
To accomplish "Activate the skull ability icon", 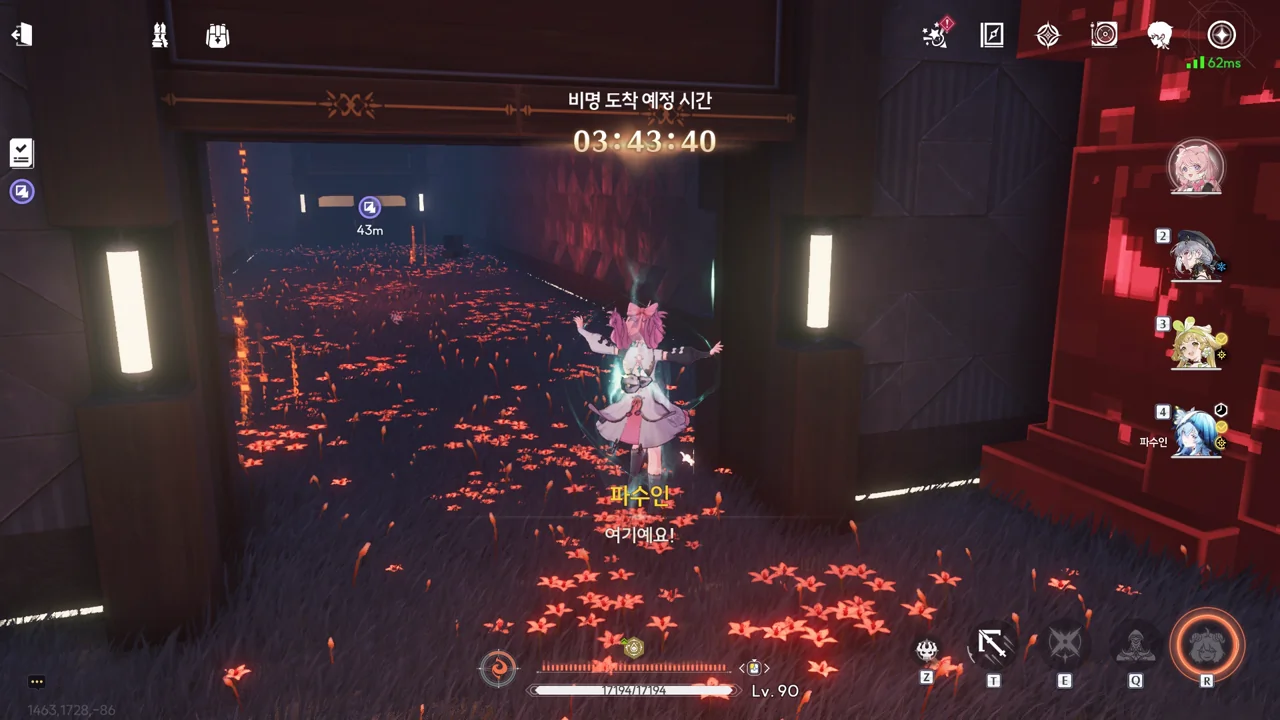I will pos(927,650).
